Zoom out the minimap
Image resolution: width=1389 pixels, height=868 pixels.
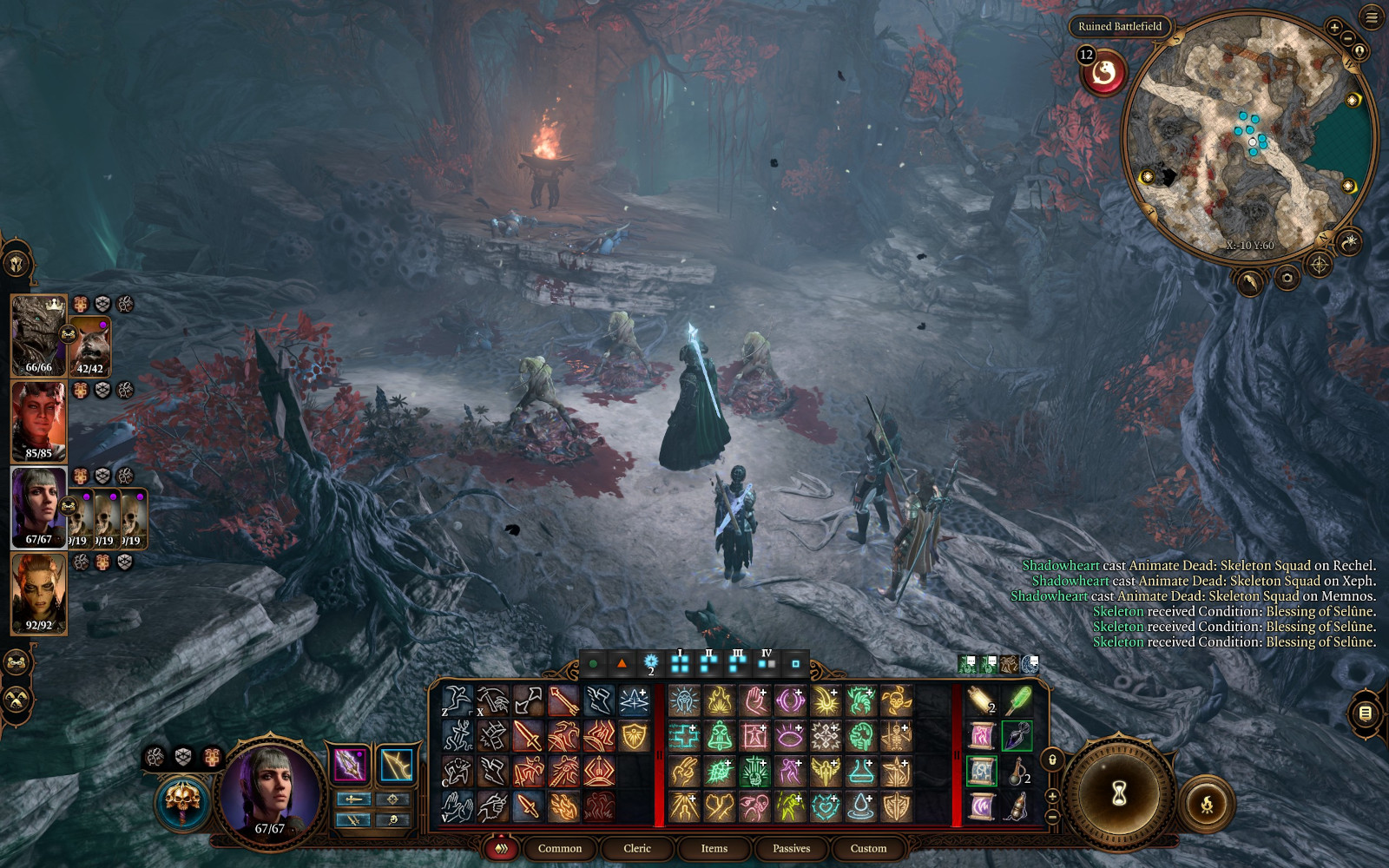pyautogui.click(x=1347, y=39)
